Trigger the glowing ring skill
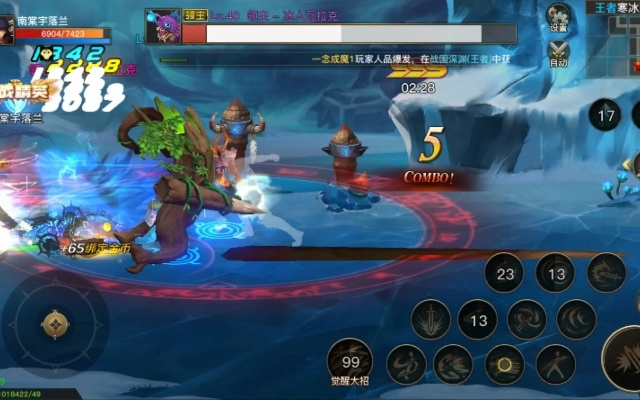This screenshot has height=400, width=640. point(505,365)
